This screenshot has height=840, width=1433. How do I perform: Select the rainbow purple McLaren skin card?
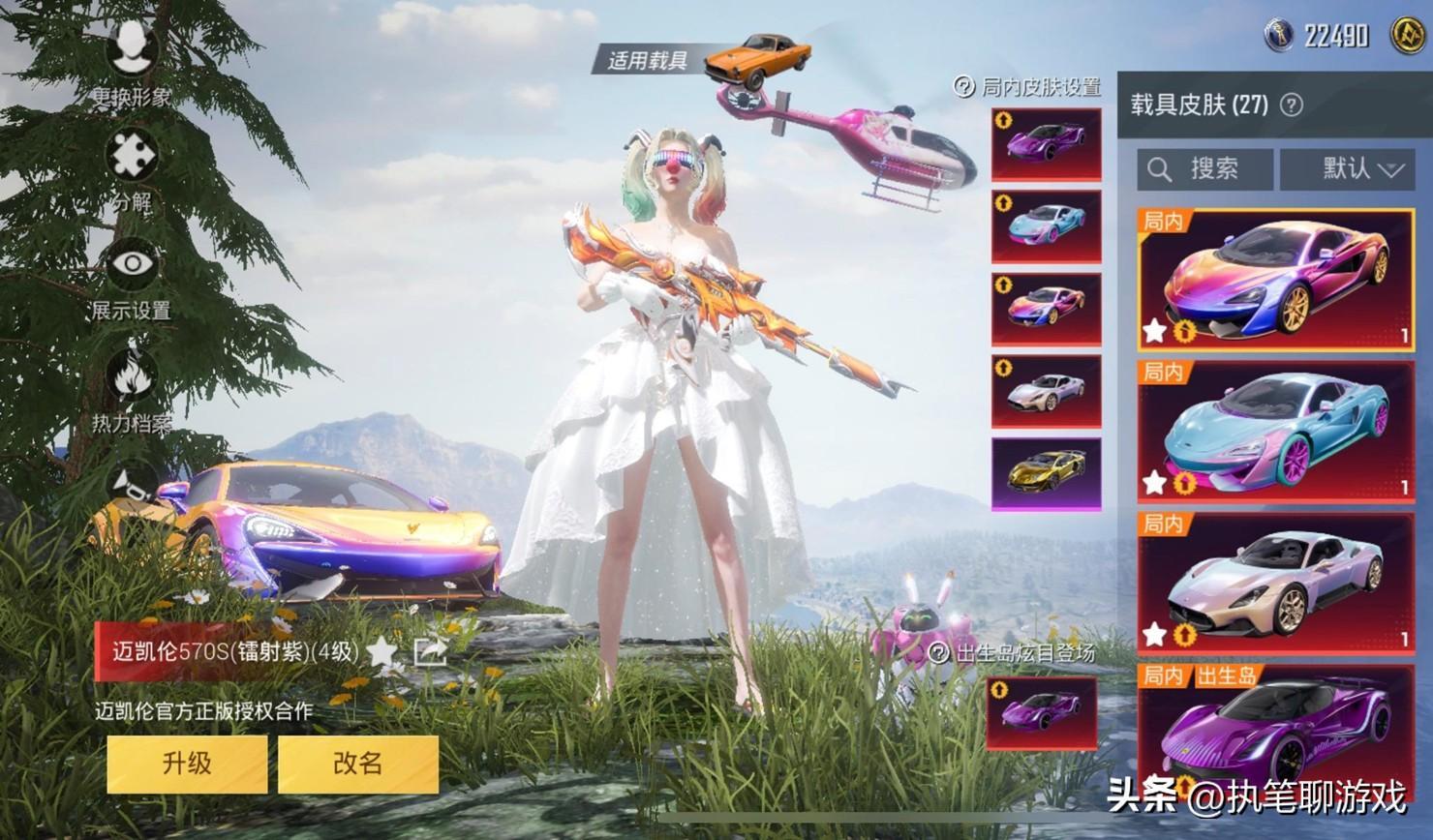pos(1275,280)
